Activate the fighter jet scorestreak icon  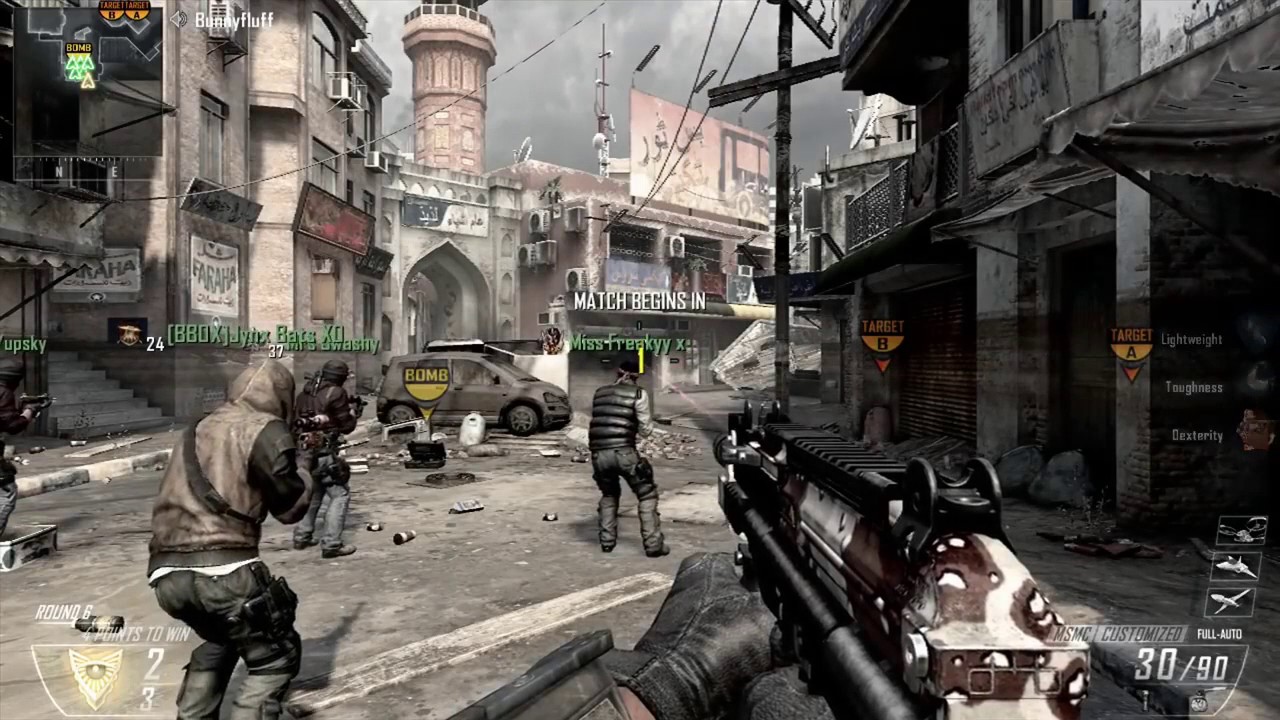[x=1235, y=567]
